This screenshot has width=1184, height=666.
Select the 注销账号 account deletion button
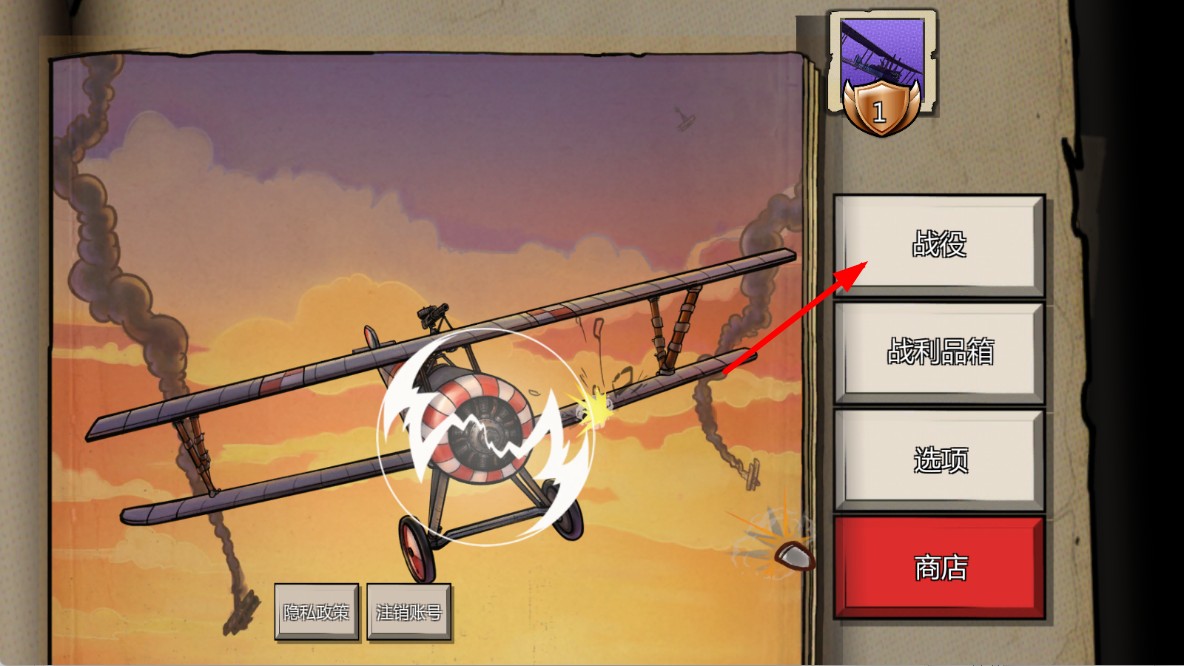[x=408, y=611]
